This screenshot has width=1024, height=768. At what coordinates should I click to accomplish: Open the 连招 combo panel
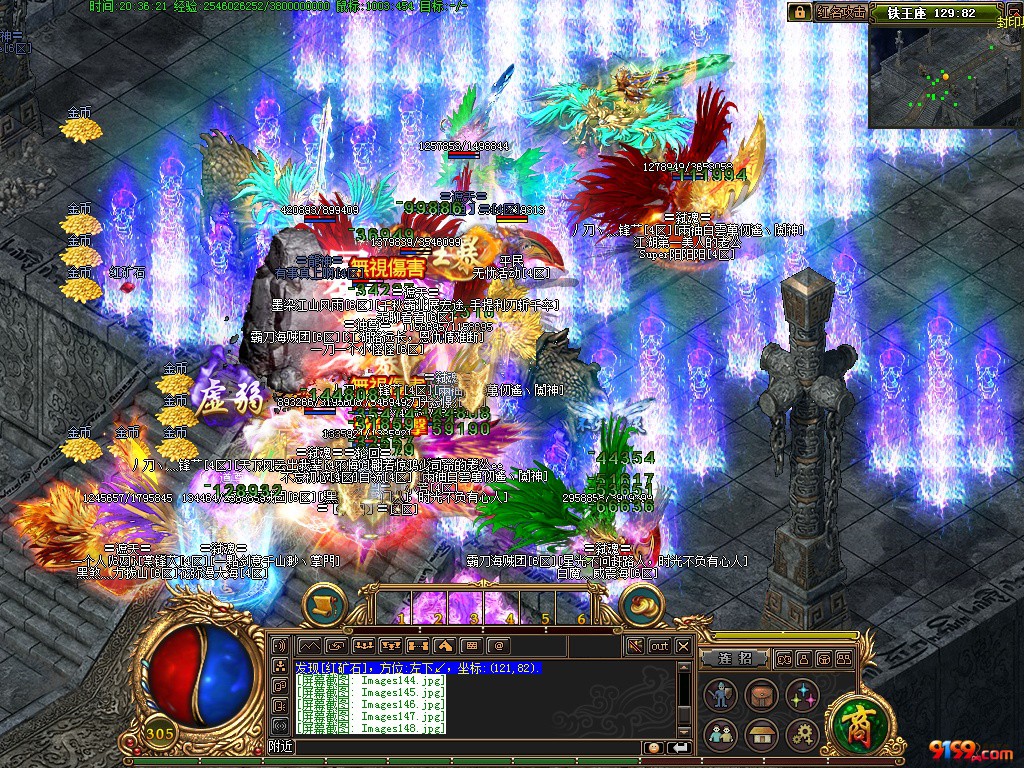(x=733, y=658)
